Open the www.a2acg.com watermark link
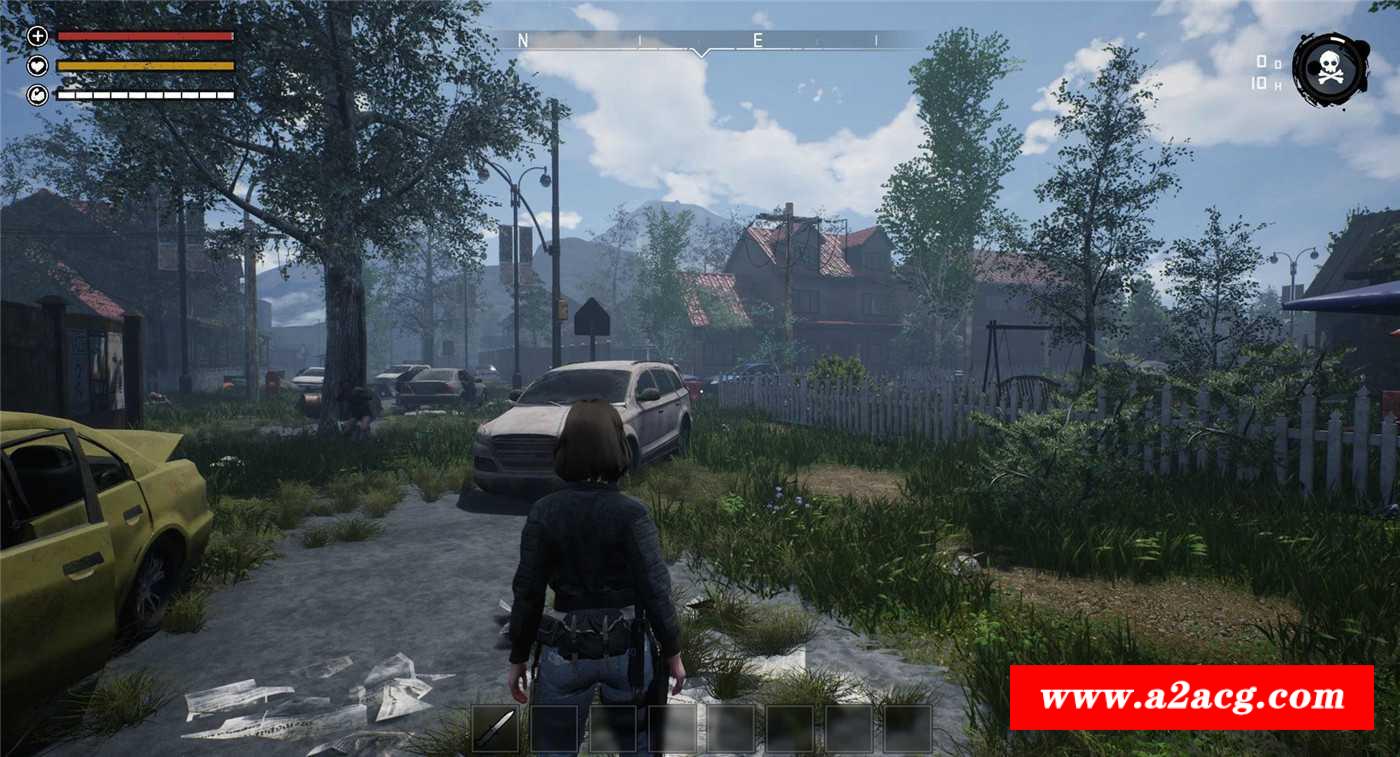Screen dimensions: 1400x757 tap(1191, 697)
